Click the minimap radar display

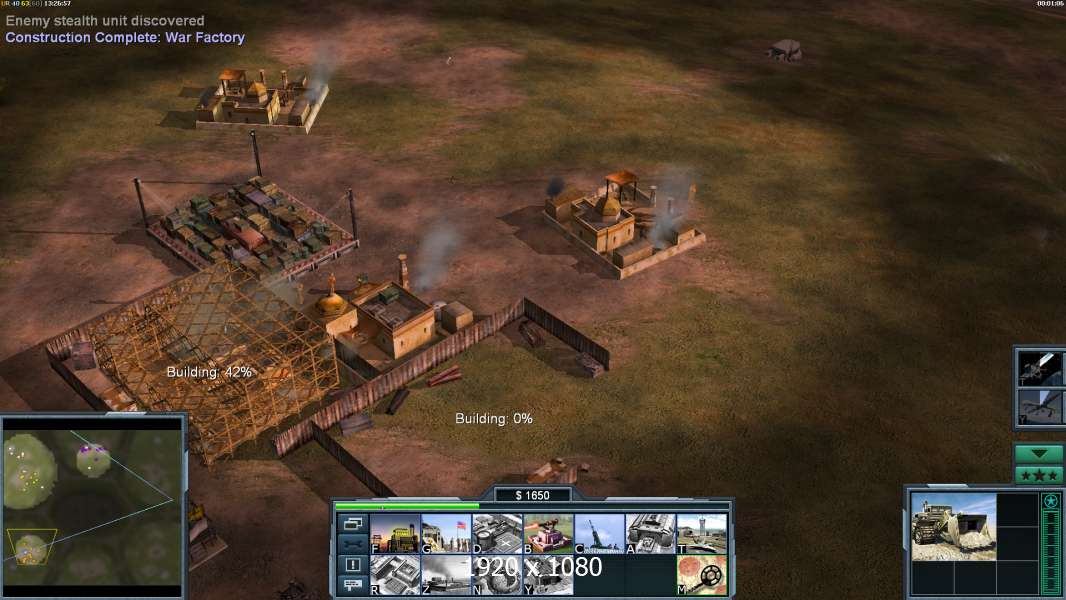coord(93,505)
